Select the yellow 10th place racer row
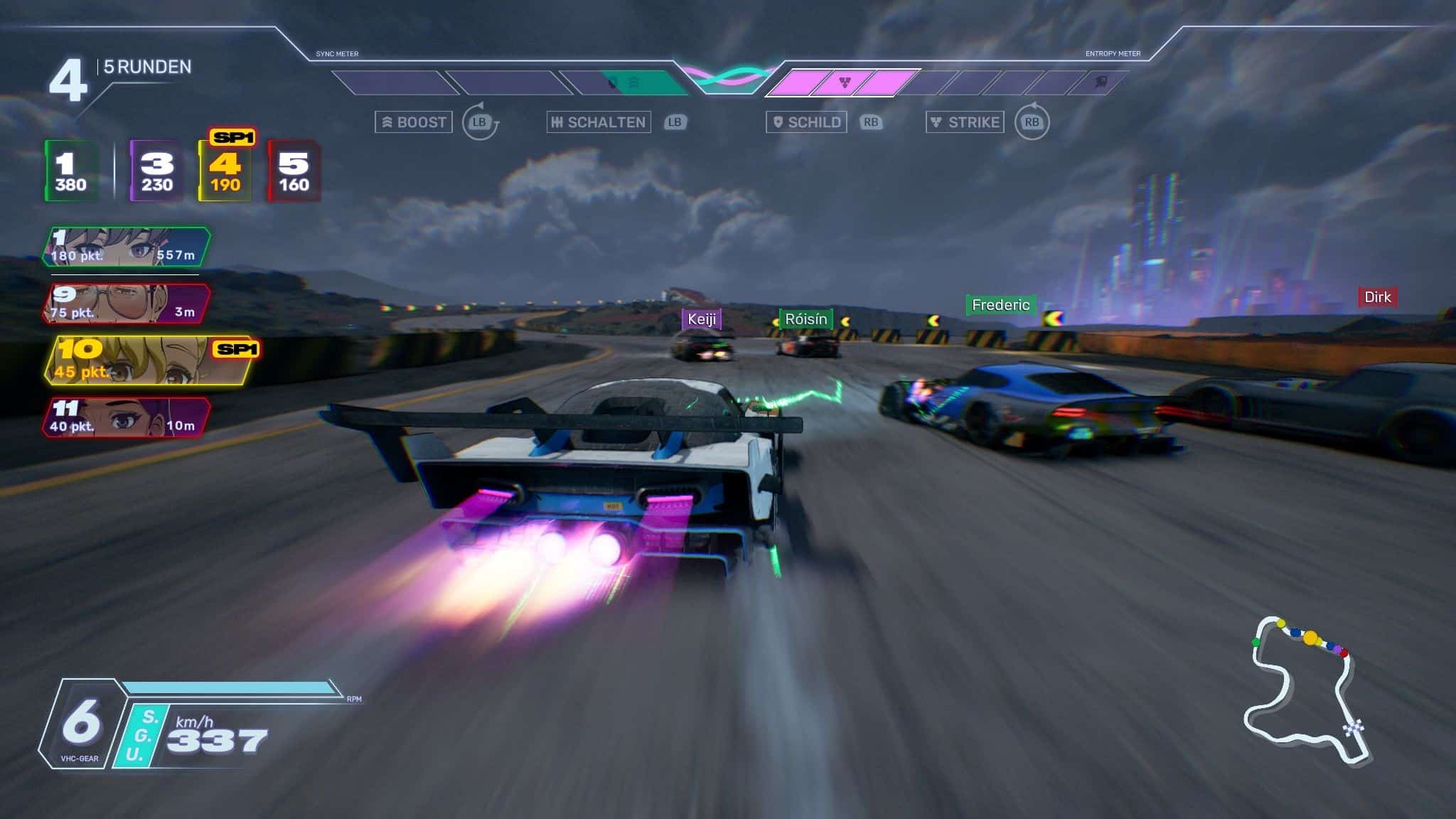 151,360
